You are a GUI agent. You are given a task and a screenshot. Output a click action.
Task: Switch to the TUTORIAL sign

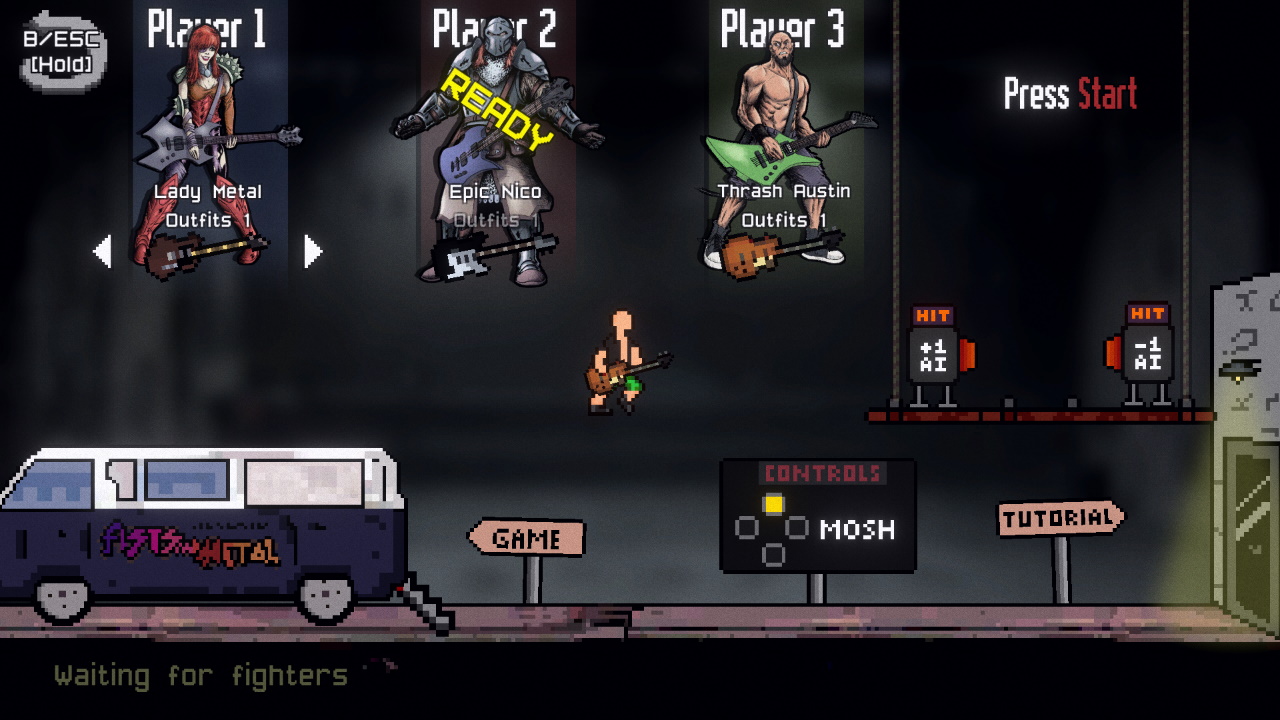click(x=1056, y=517)
